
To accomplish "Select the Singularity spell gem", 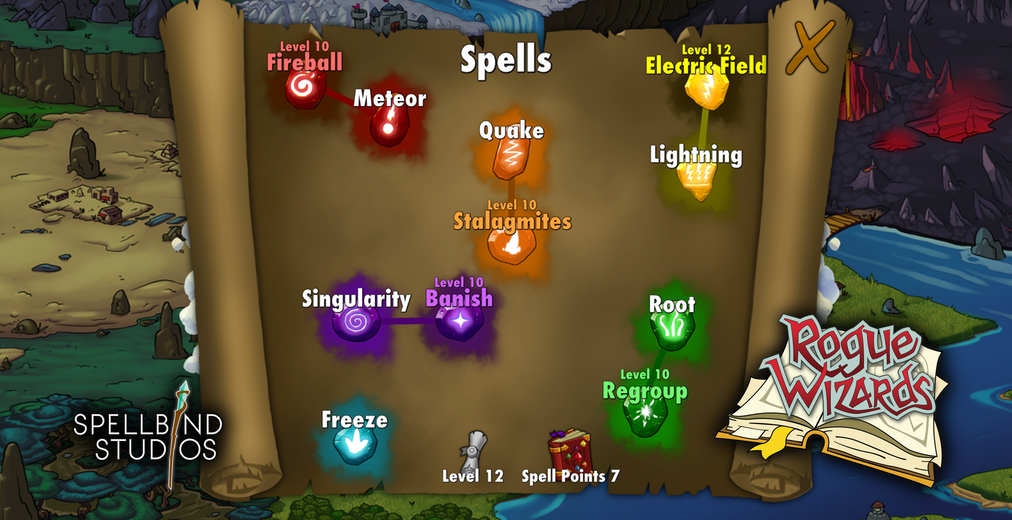I will coord(355,322).
